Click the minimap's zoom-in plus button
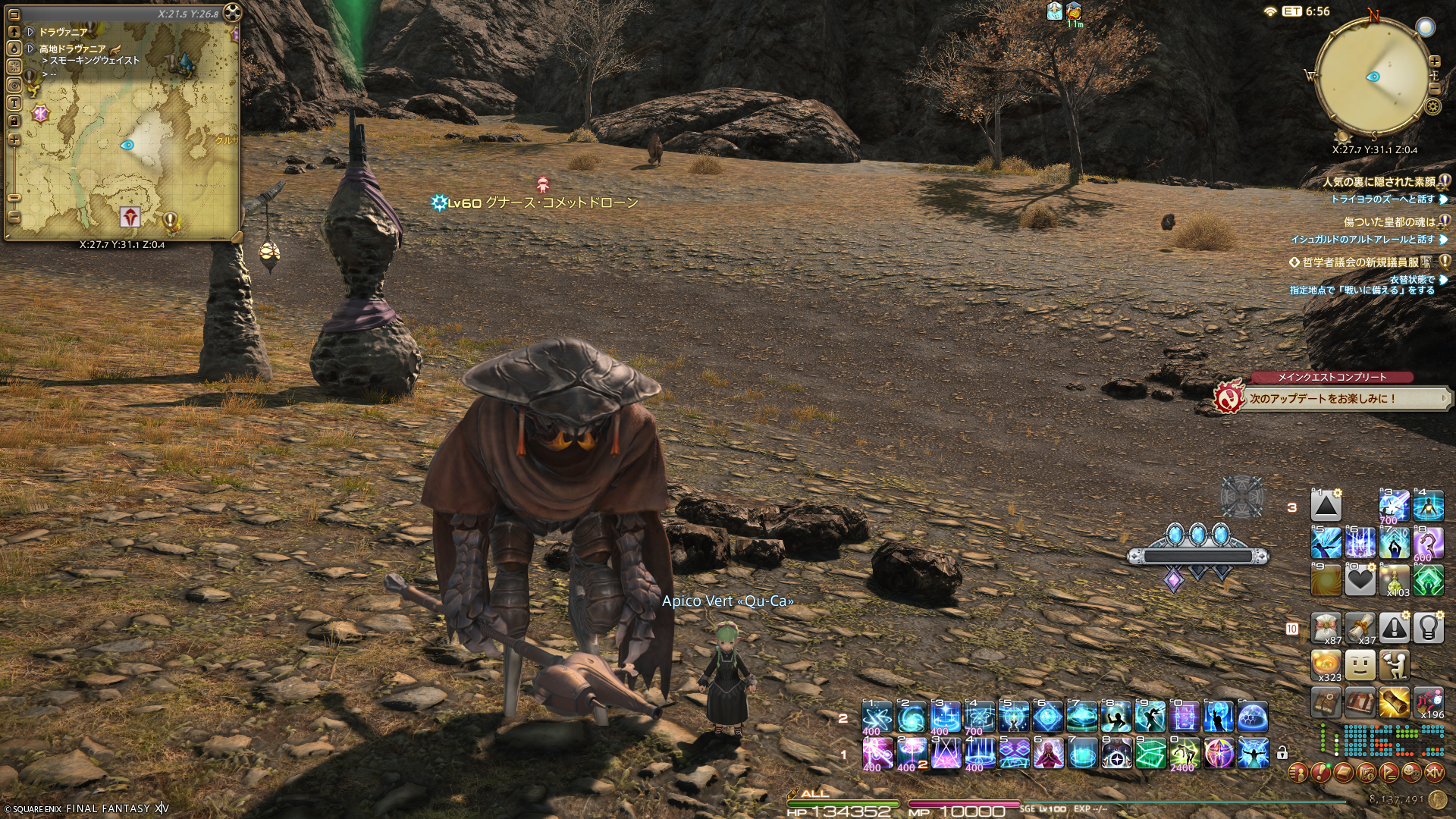The height and width of the screenshot is (819, 1456). pyautogui.click(x=1434, y=61)
